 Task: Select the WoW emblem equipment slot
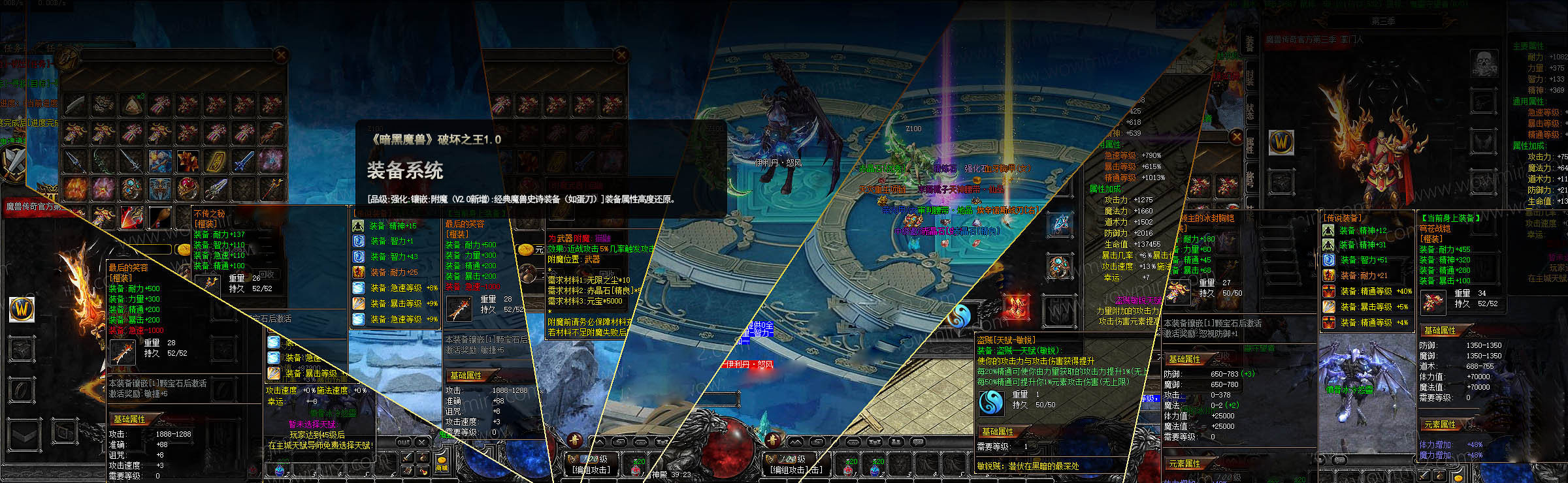1281,142
